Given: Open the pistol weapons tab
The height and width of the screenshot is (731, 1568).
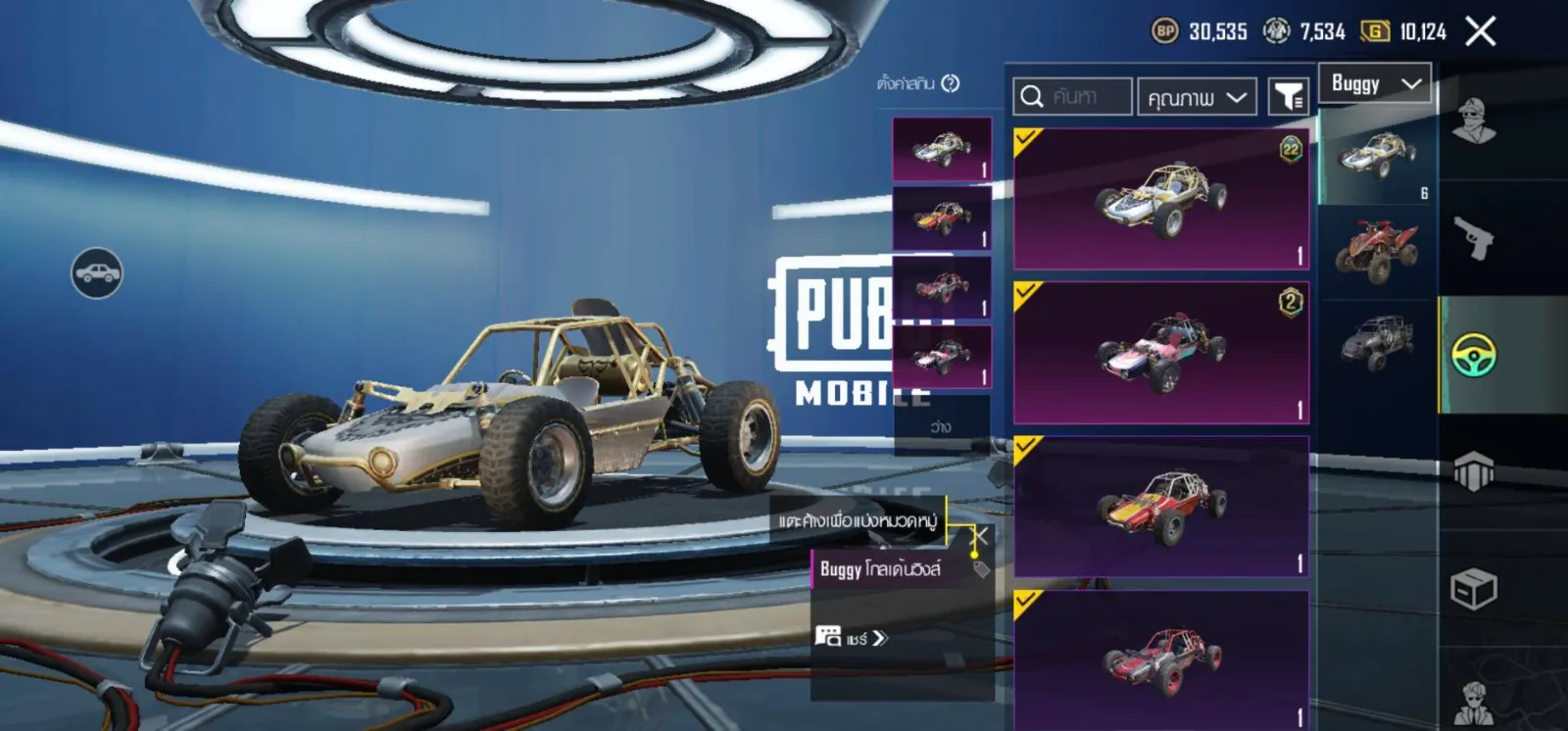Looking at the screenshot, I should pyautogui.click(x=1473, y=237).
